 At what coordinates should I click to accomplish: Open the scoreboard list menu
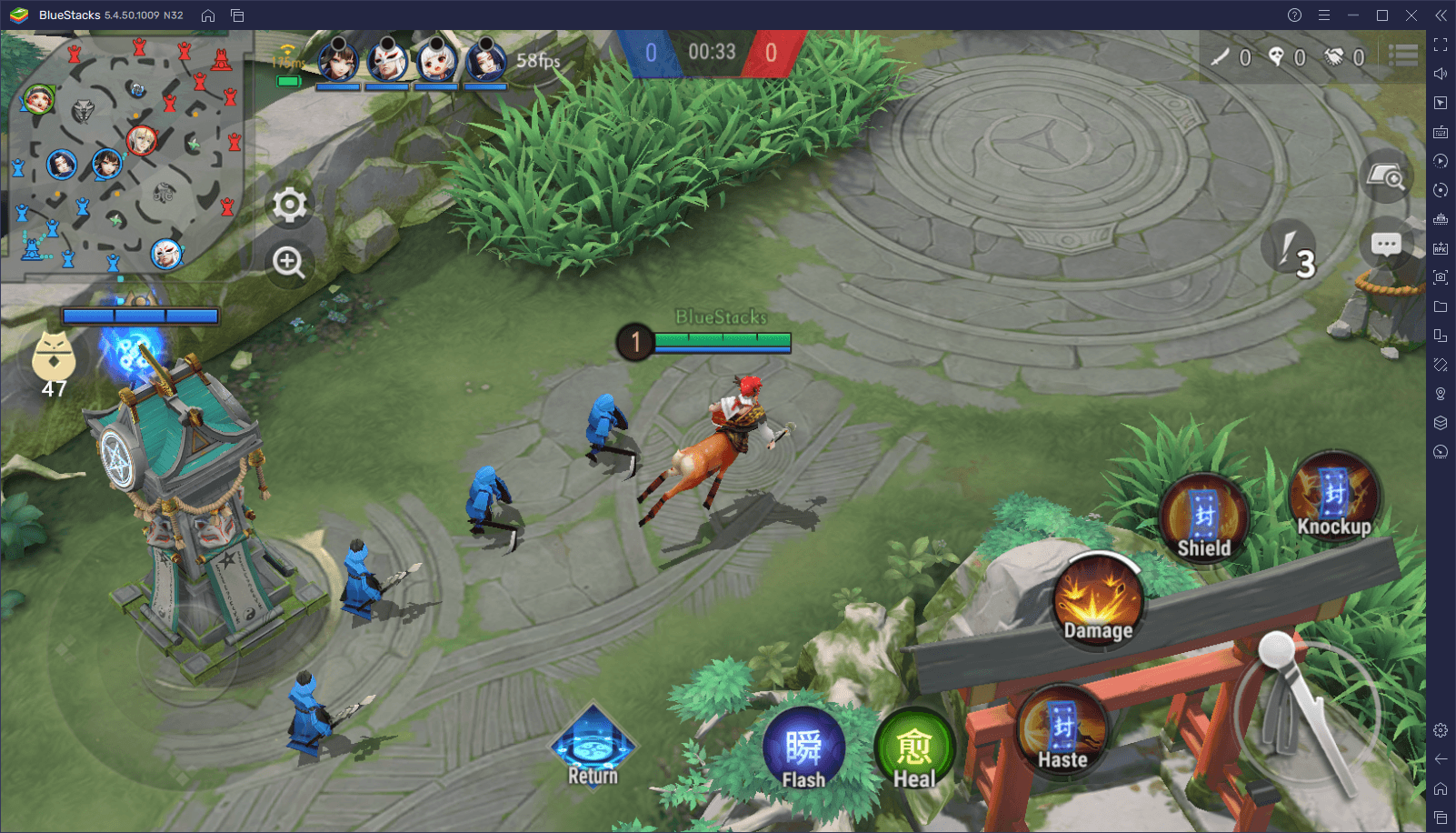pos(1403,56)
